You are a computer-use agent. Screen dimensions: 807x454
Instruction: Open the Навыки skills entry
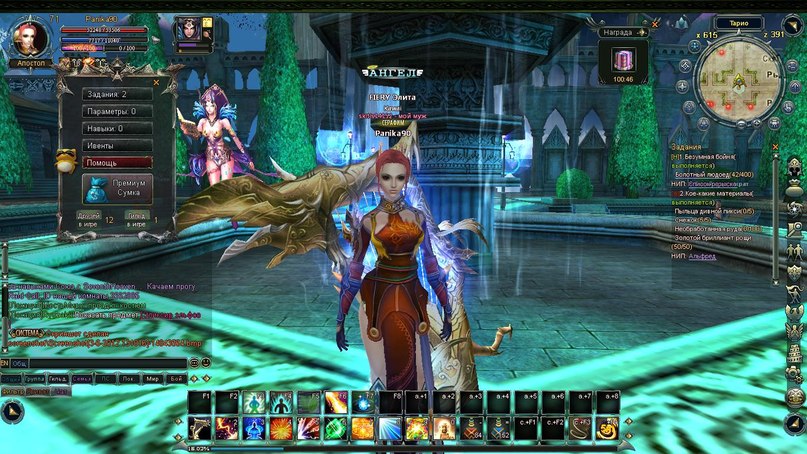pyautogui.click(x=117, y=128)
